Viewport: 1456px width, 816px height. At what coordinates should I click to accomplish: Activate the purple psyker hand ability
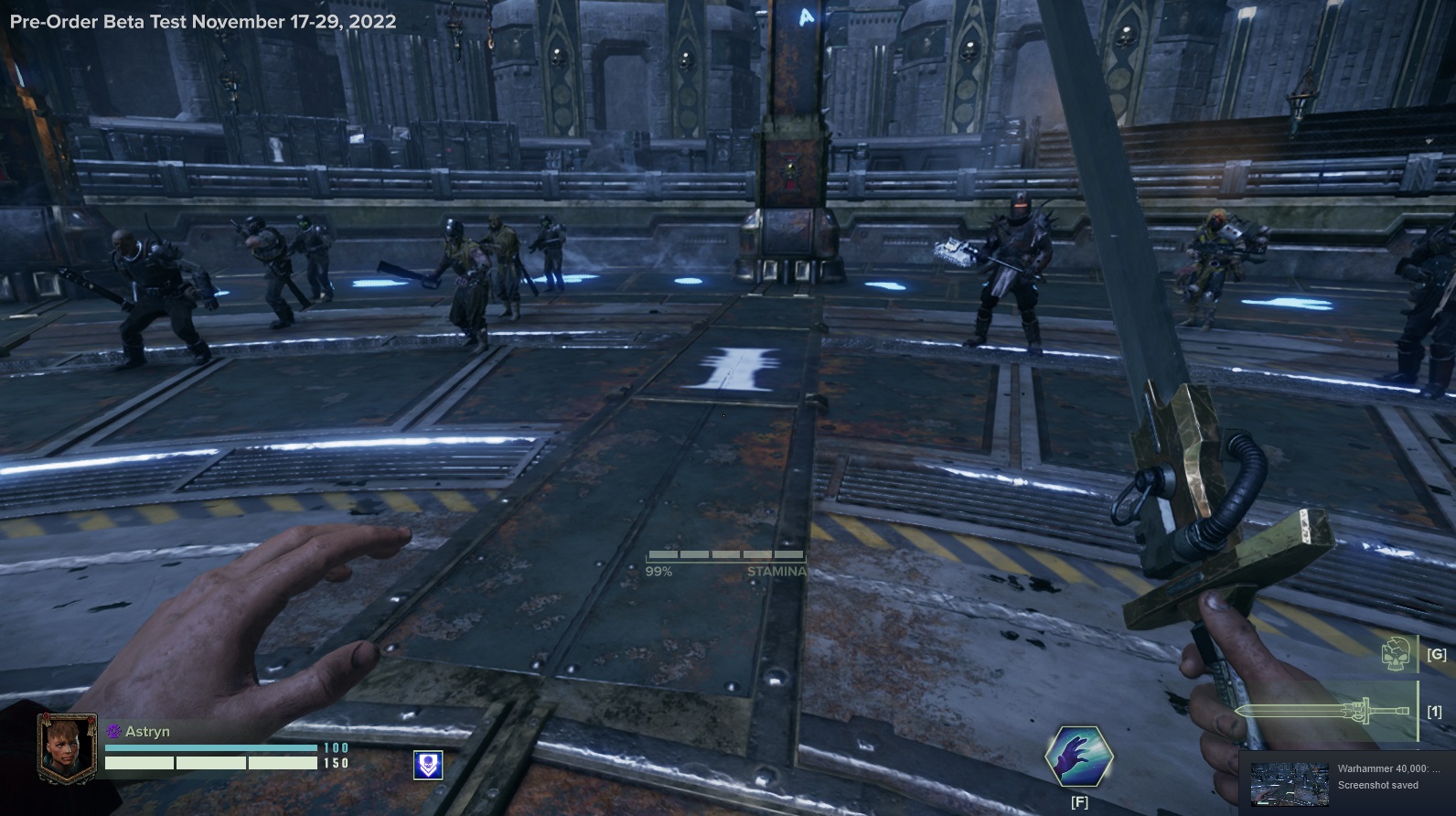coord(1079,757)
